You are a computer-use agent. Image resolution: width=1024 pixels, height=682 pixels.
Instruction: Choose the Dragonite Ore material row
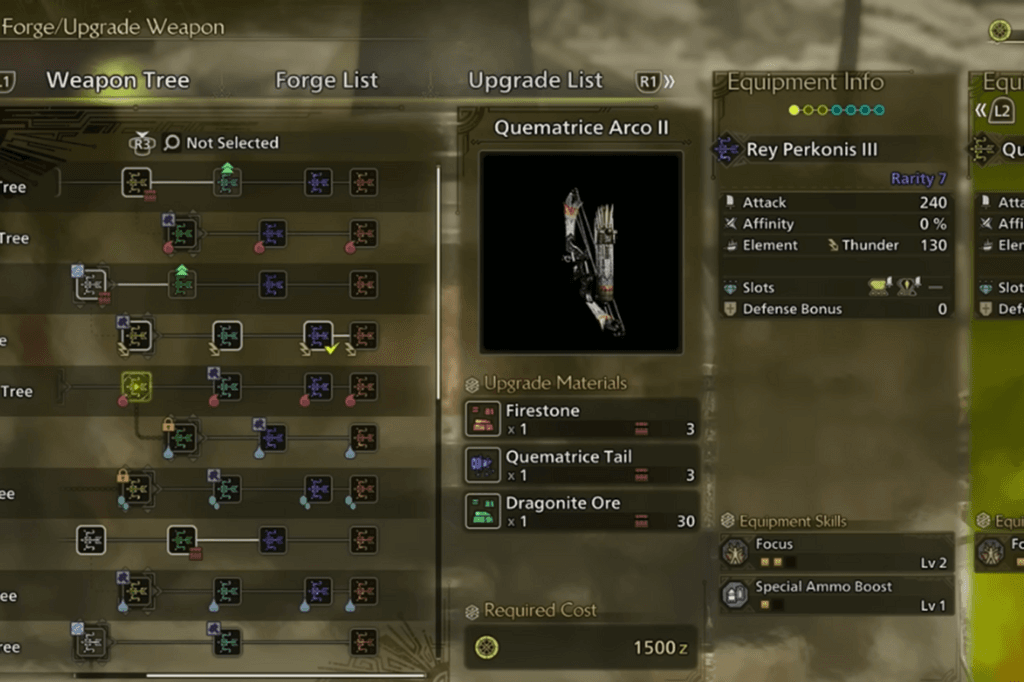(x=581, y=511)
